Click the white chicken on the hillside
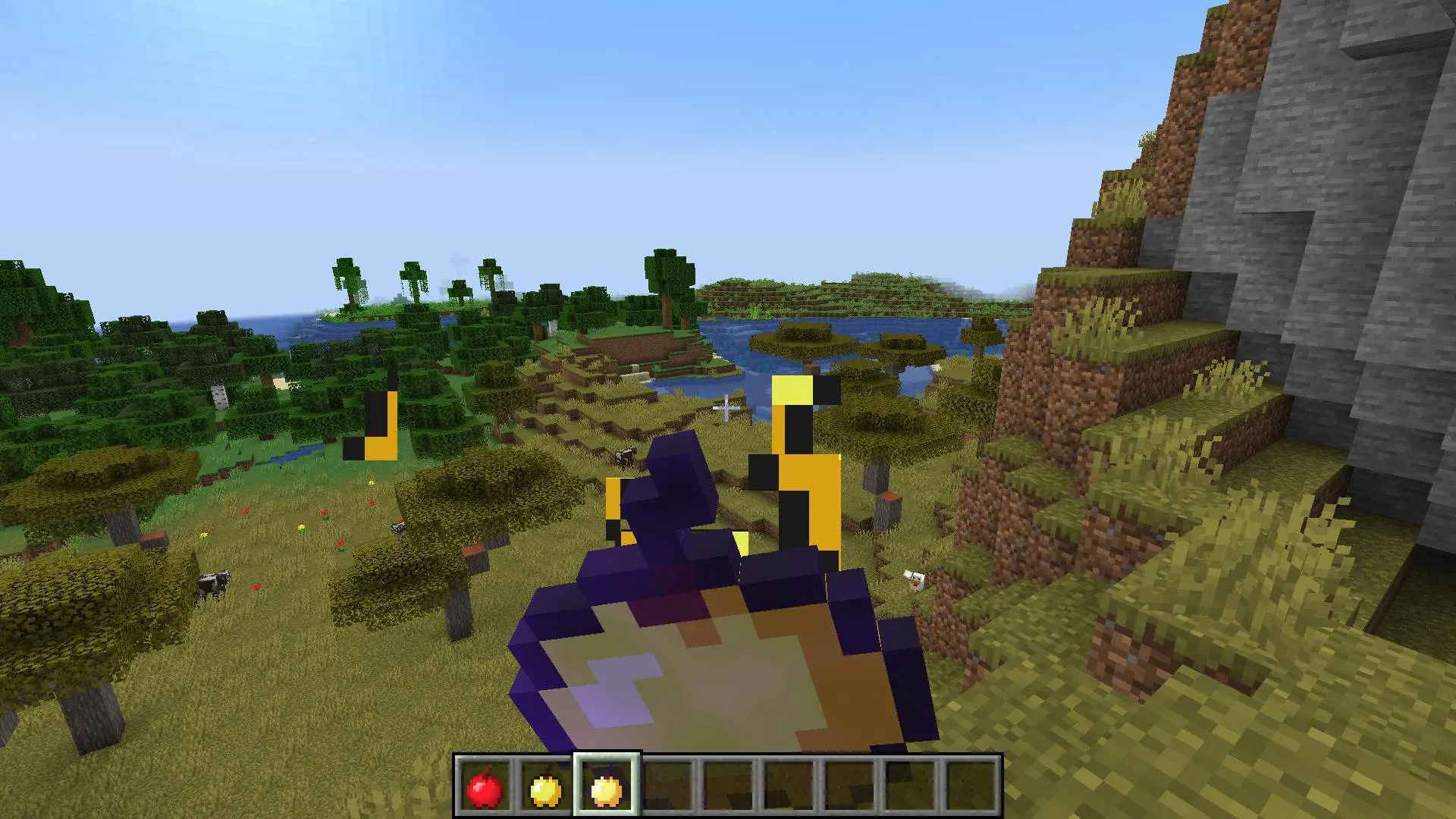The width and height of the screenshot is (1456, 819). (914, 579)
